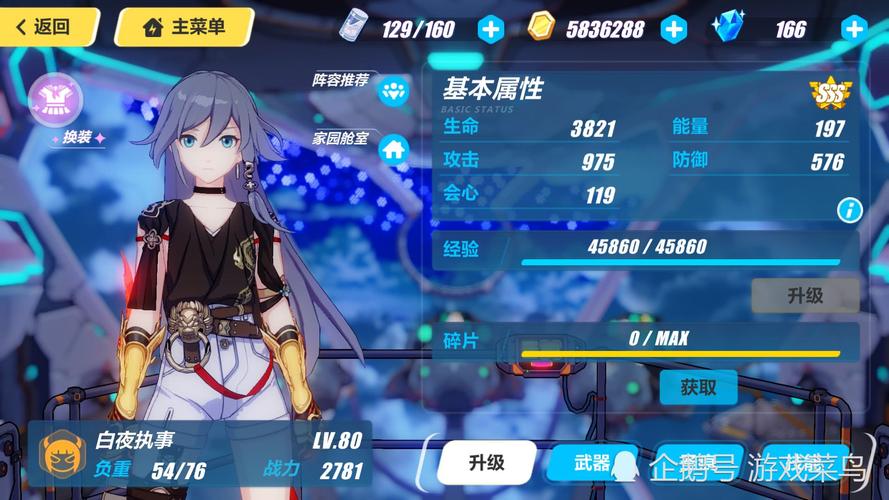
Task: Select the 升级 tab at bottom
Action: (486, 462)
